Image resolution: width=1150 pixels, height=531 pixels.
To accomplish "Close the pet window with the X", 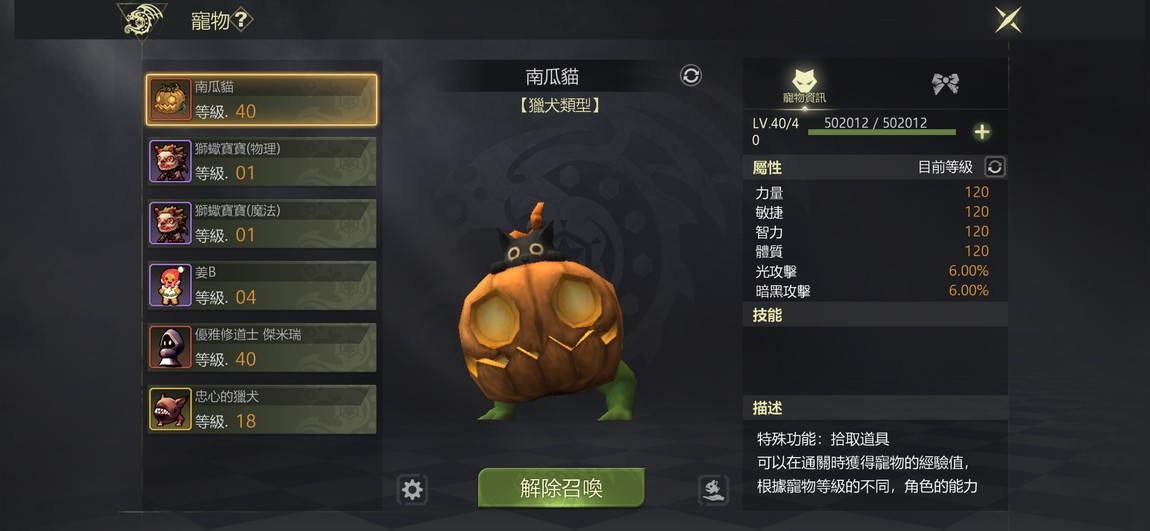I will click(1007, 20).
